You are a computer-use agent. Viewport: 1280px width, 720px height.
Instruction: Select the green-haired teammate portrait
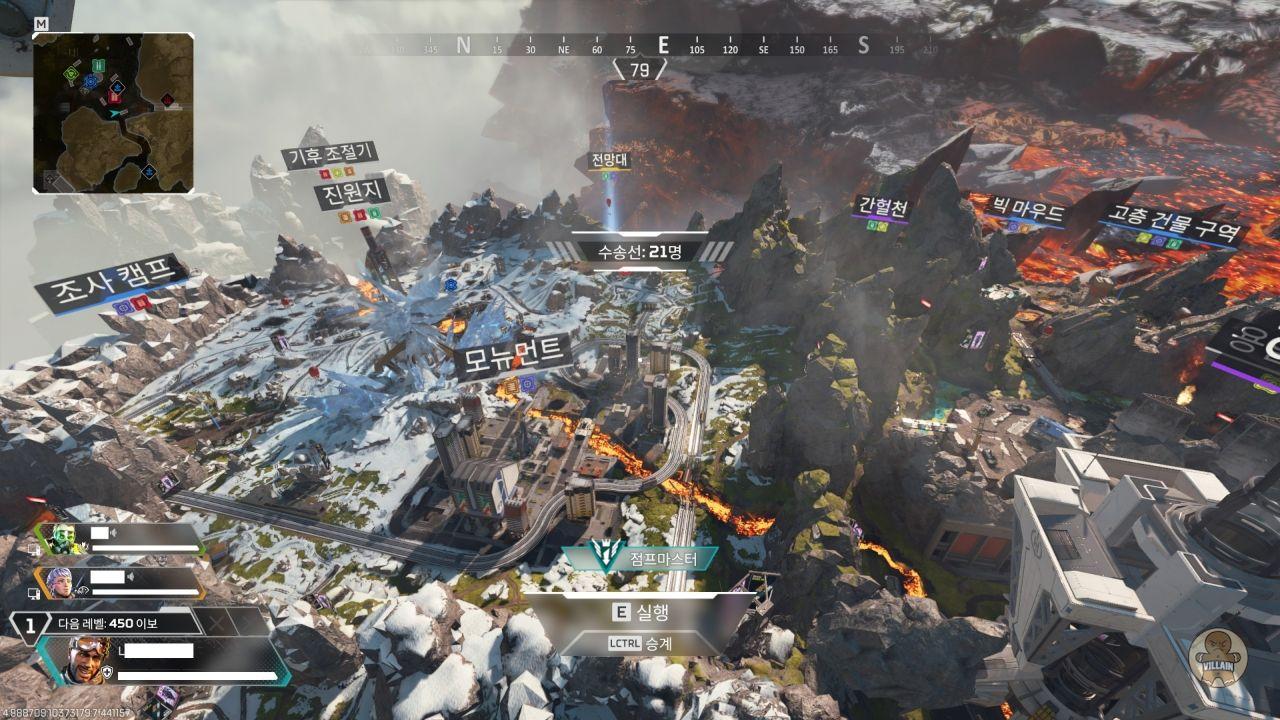(x=64, y=539)
